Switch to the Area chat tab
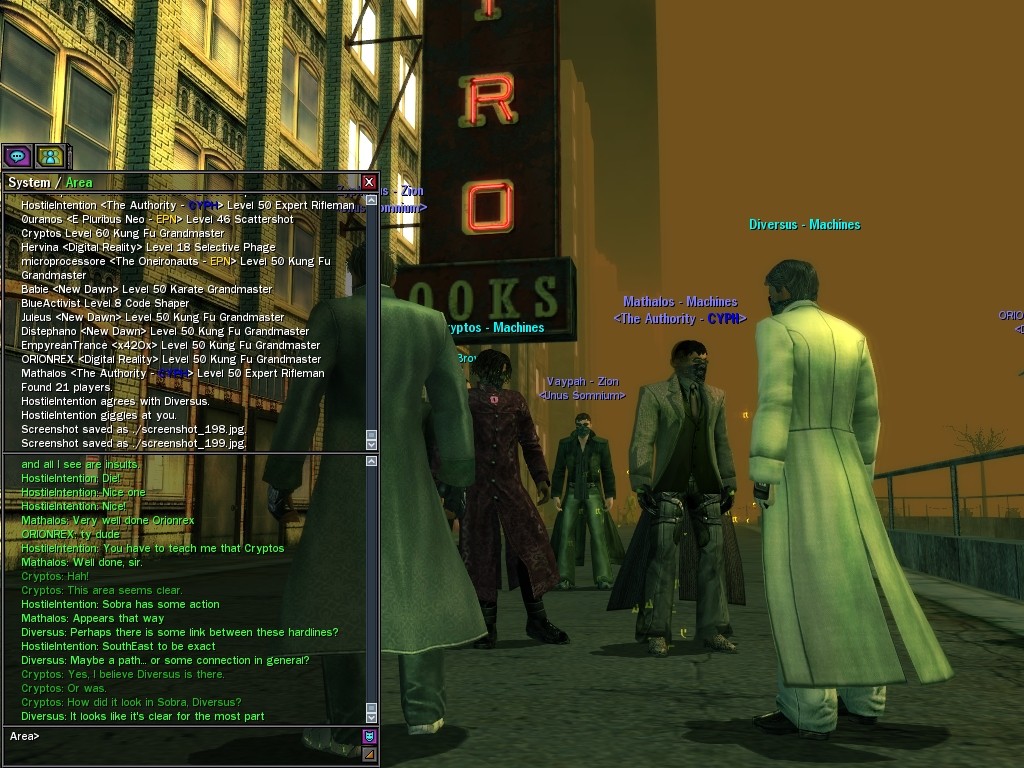This screenshot has width=1024, height=768. coord(79,182)
